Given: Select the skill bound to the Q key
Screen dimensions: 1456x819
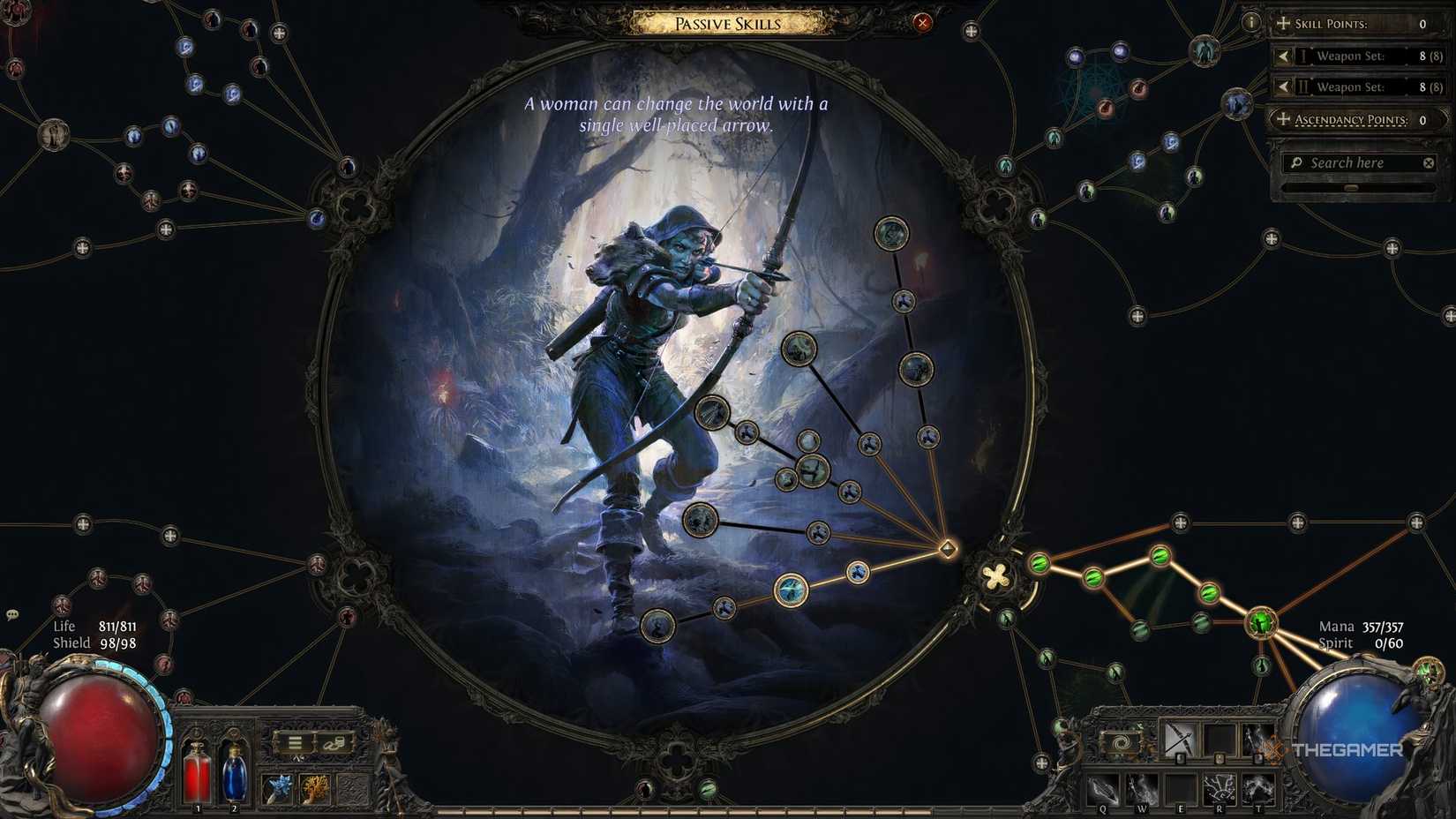Looking at the screenshot, I should click(1103, 789).
